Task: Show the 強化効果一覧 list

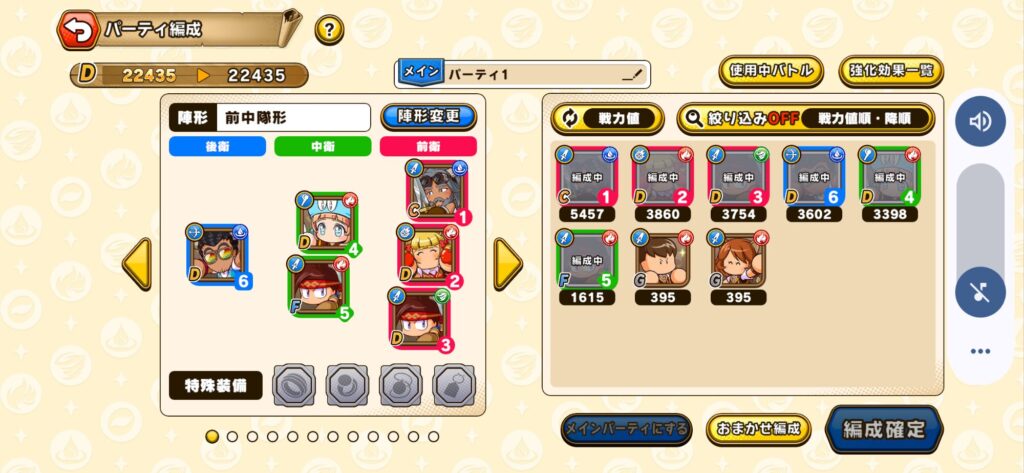Action: pos(890,71)
